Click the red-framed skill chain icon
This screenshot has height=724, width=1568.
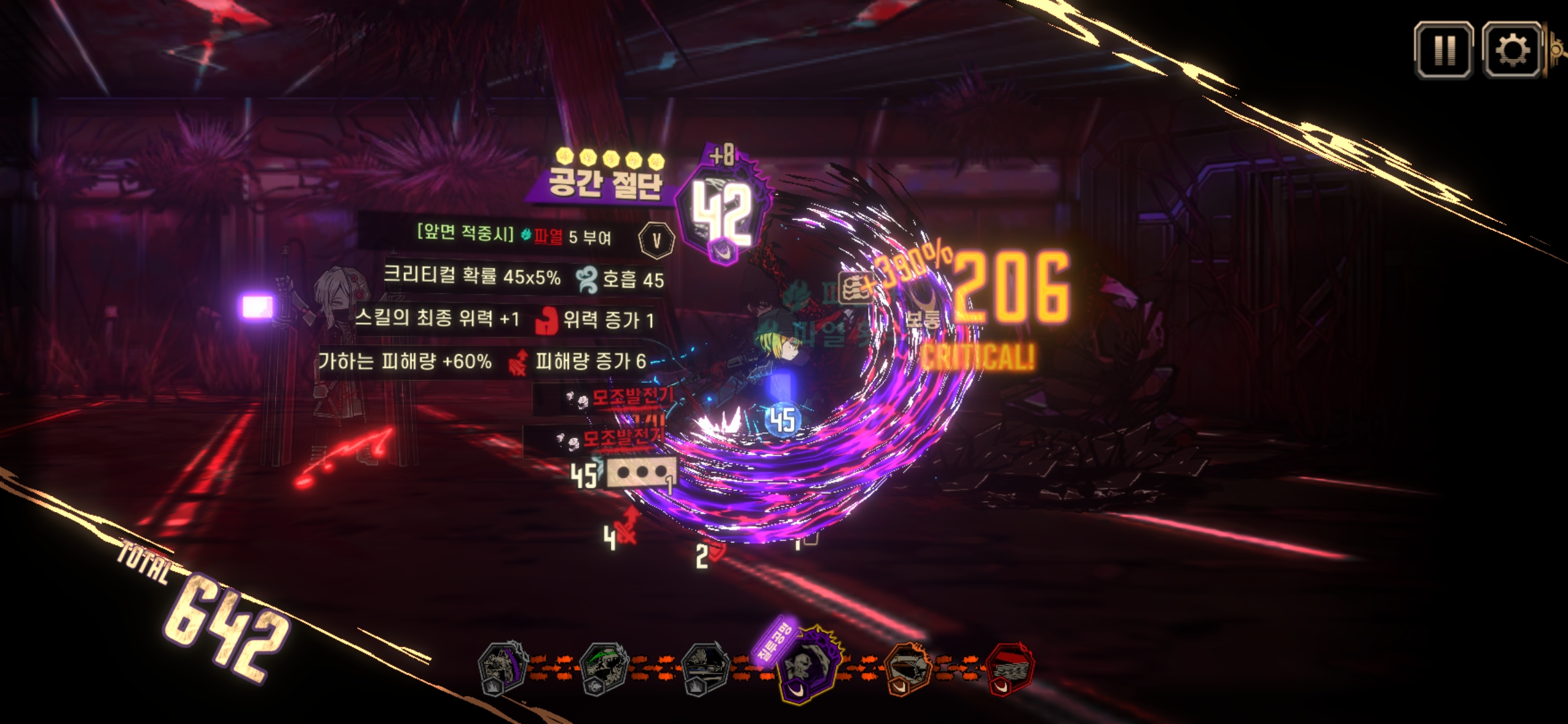pos(1009,668)
